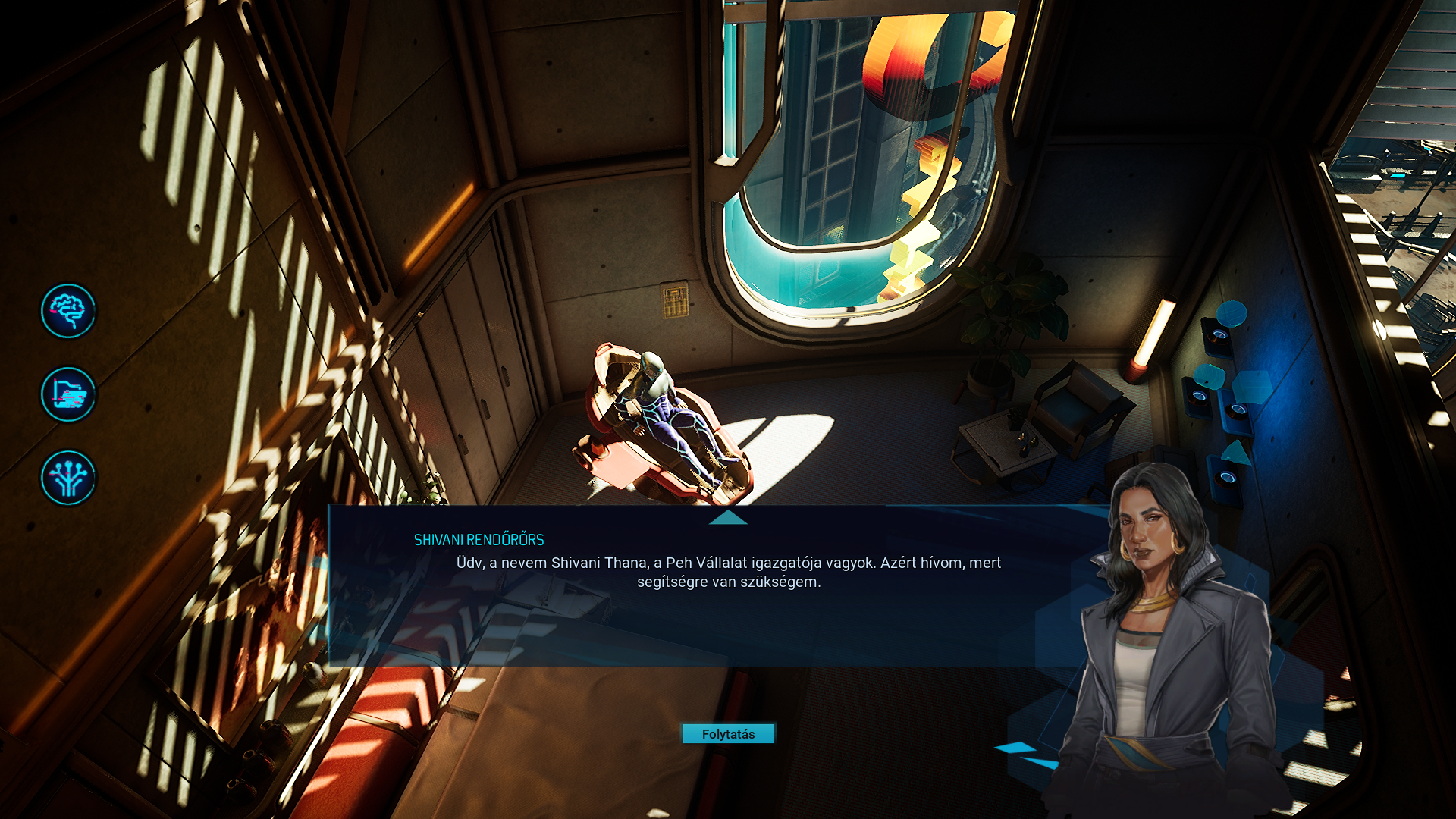Open the branching network tree icon
The width and height of the screenshot is (1456, 819).
pyautogui.click(x=68, y=478)
